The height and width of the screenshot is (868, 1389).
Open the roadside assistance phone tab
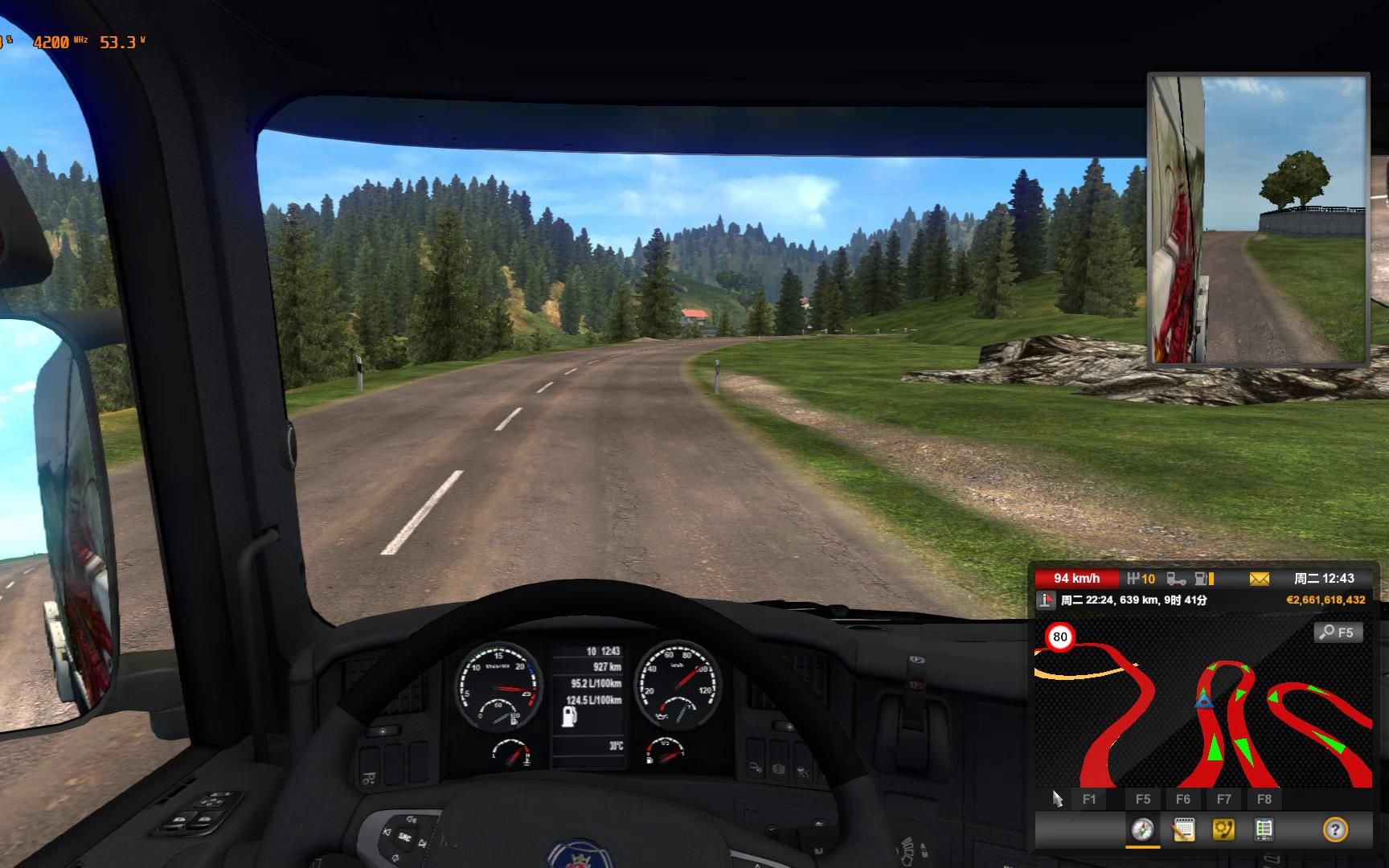tap(1223, 829)
